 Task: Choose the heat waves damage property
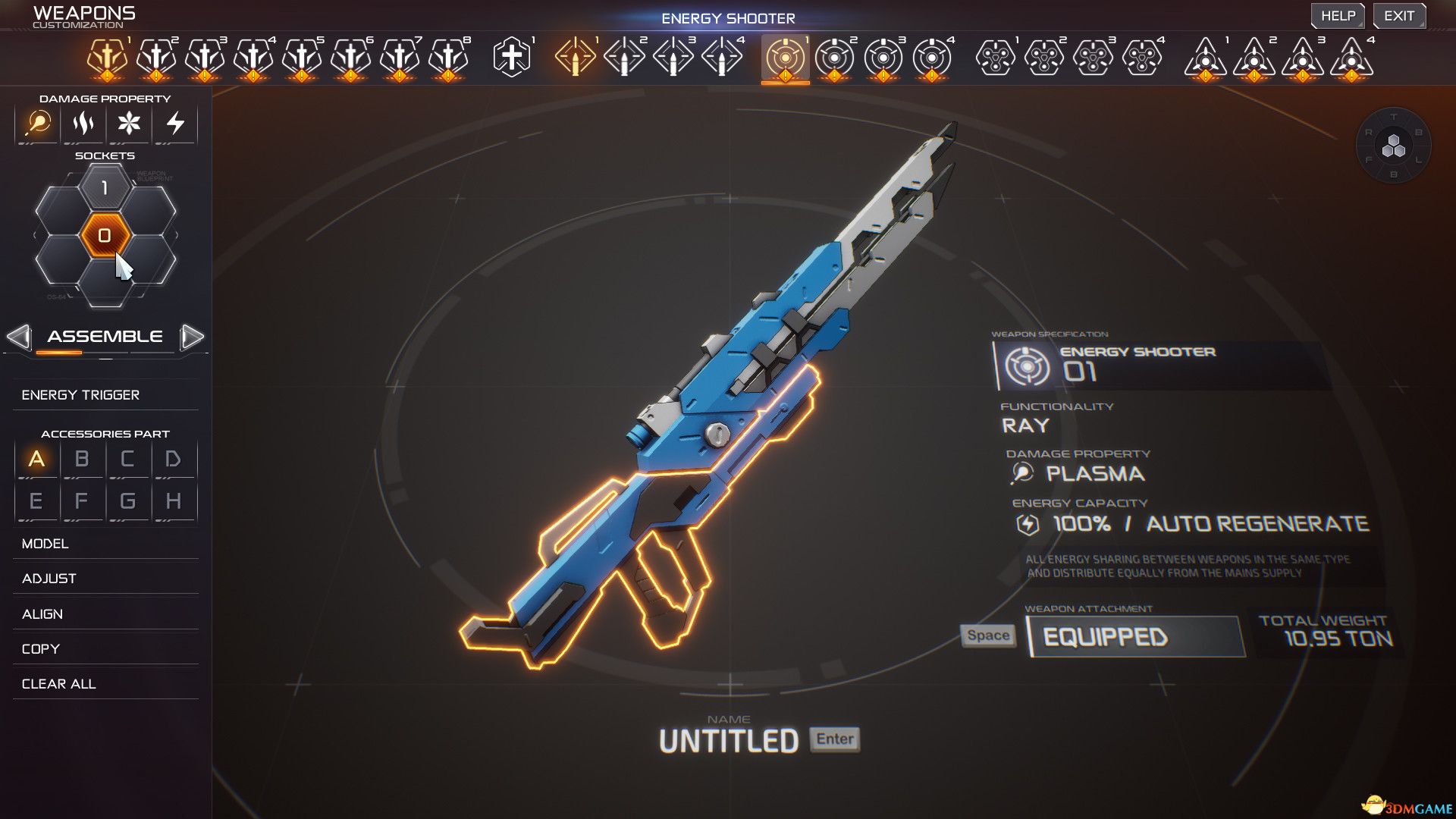83,123
